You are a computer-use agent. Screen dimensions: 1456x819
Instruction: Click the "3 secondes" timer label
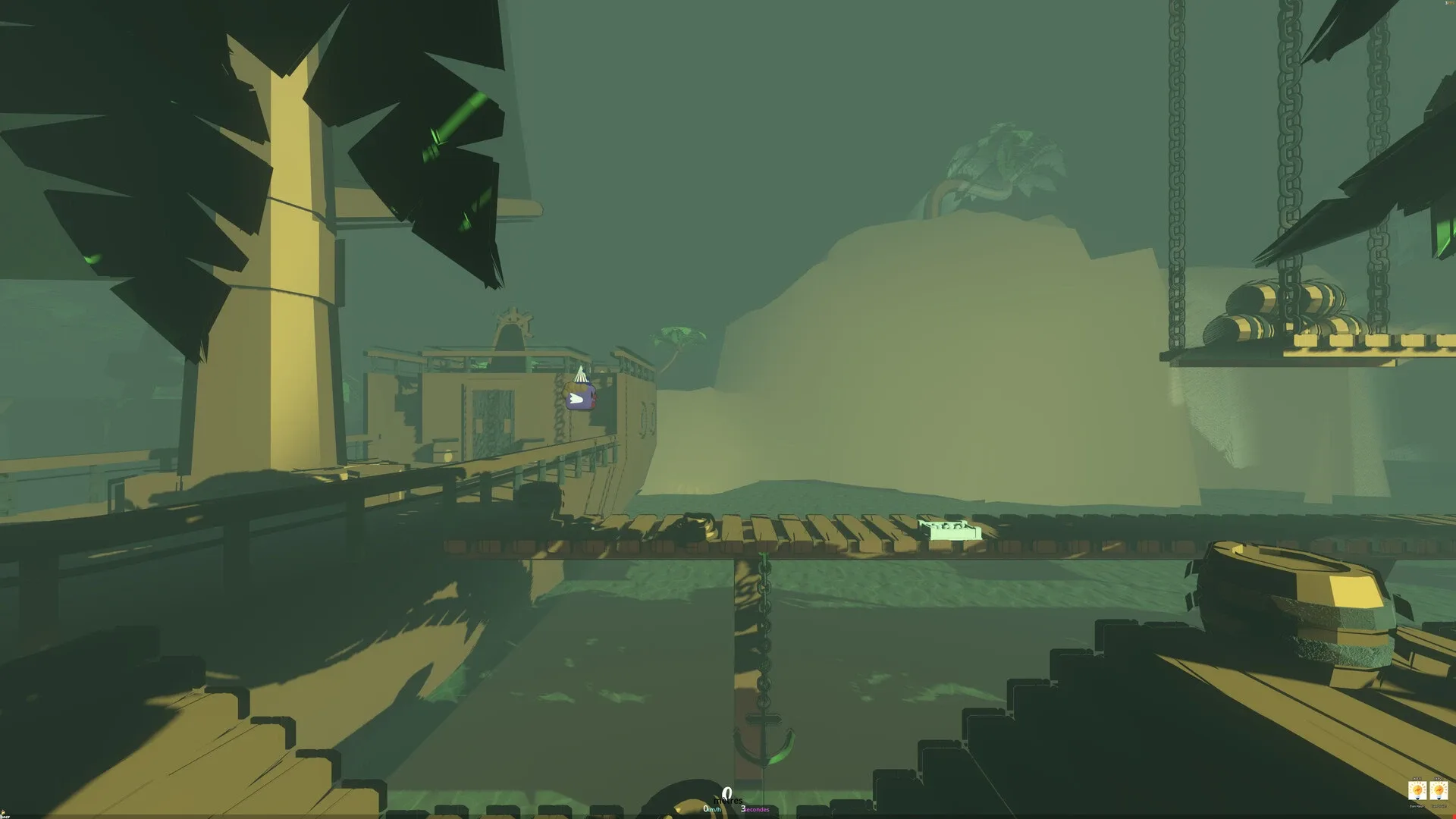pos(756,809)
